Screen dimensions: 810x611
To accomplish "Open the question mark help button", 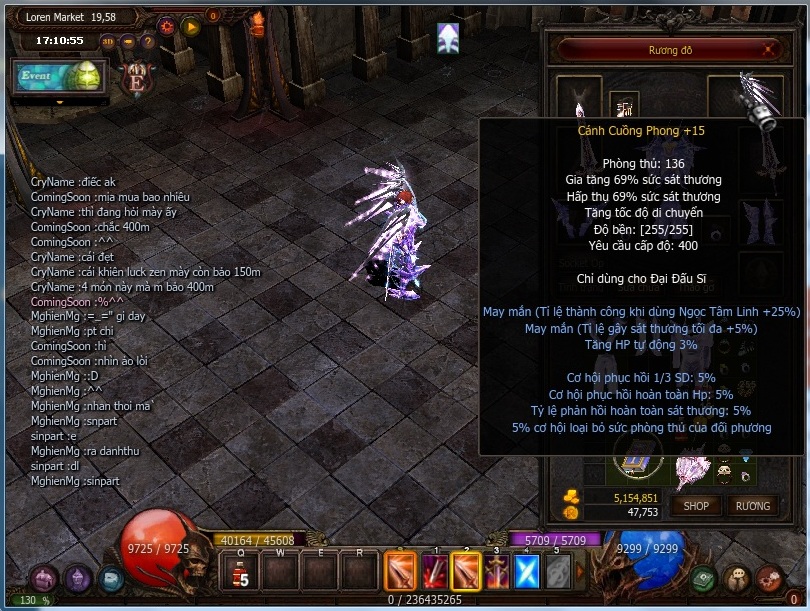I will 147,42.
